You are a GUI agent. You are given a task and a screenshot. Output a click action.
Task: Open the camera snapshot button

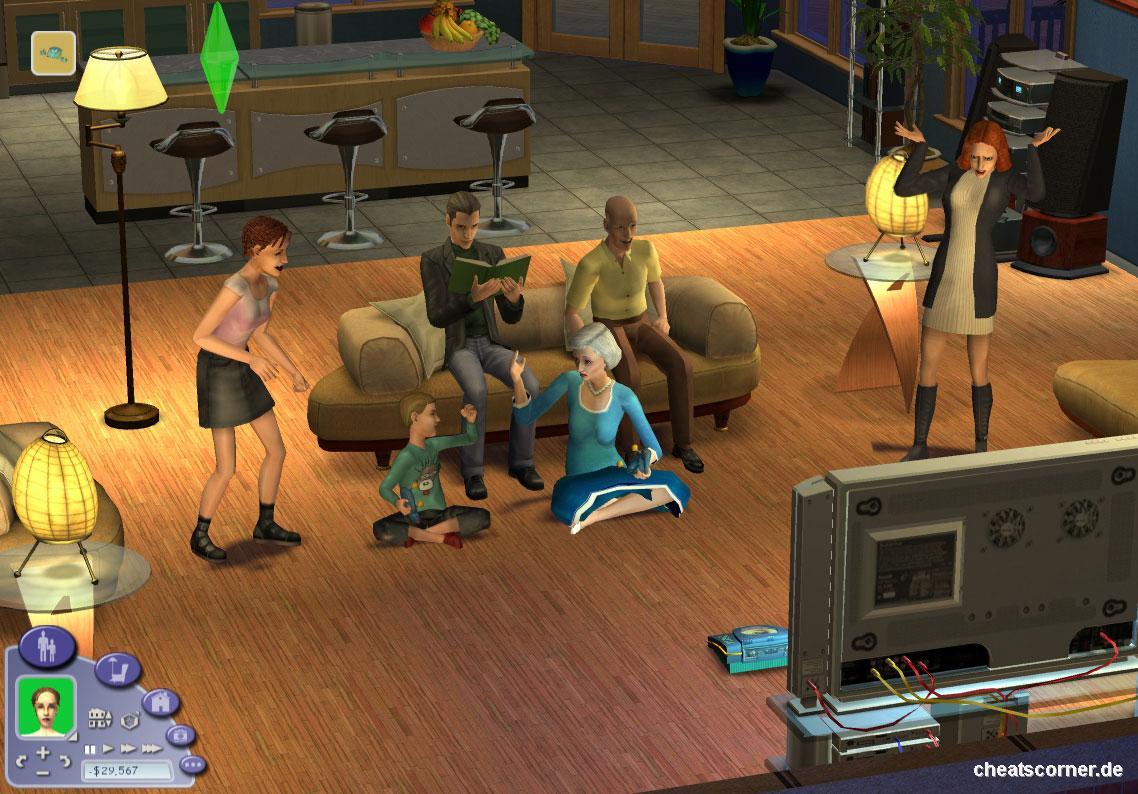pyautogui.click(x=181, y=736)
